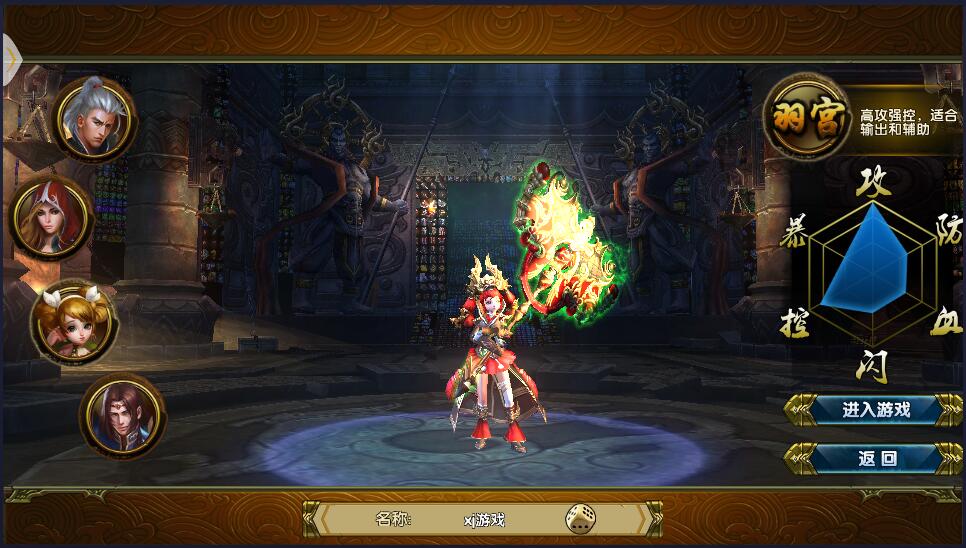Select the white-haired male character portrait
This screenshot has width=966, height=548.
coord(93,118)
